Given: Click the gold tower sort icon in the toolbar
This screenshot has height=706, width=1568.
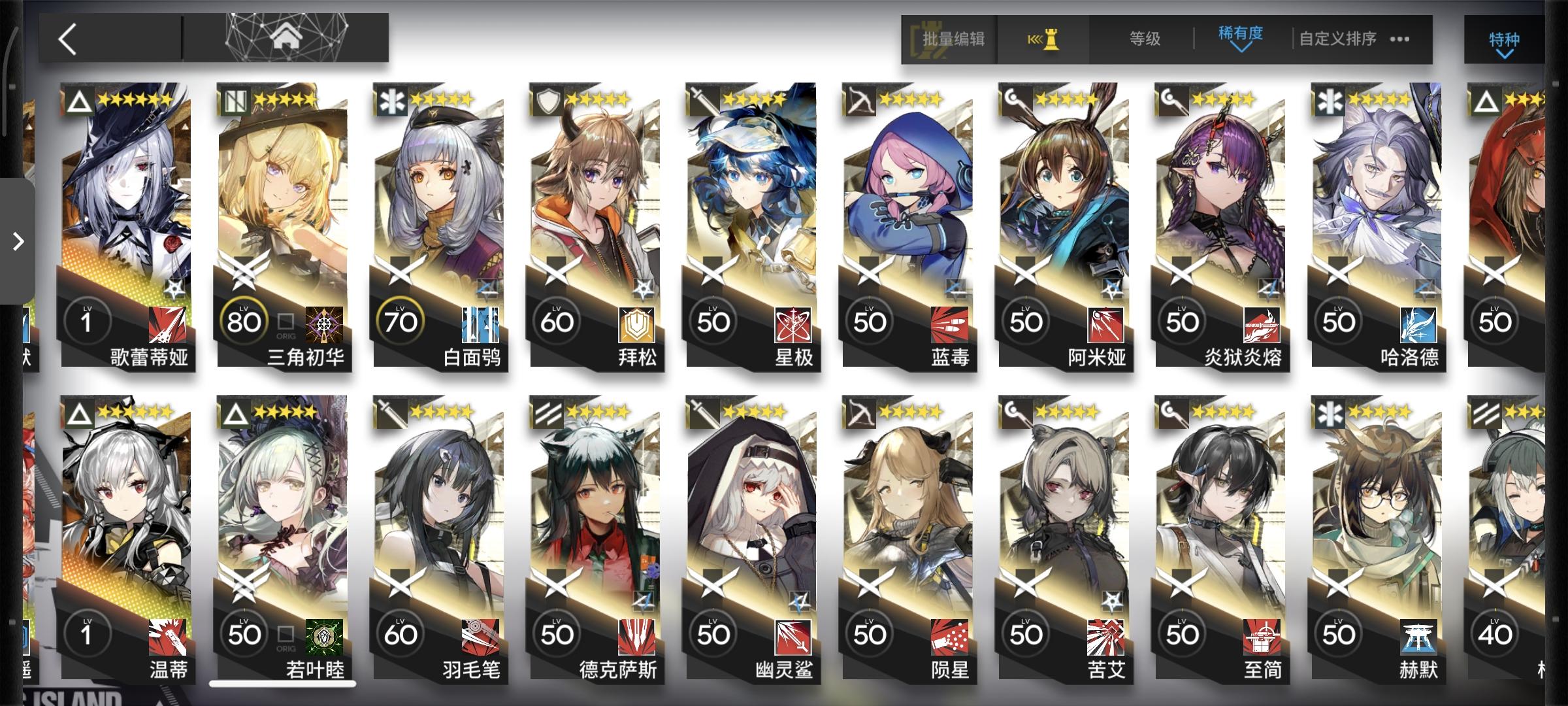Looking at the screenshot, I should [1043, 39].
